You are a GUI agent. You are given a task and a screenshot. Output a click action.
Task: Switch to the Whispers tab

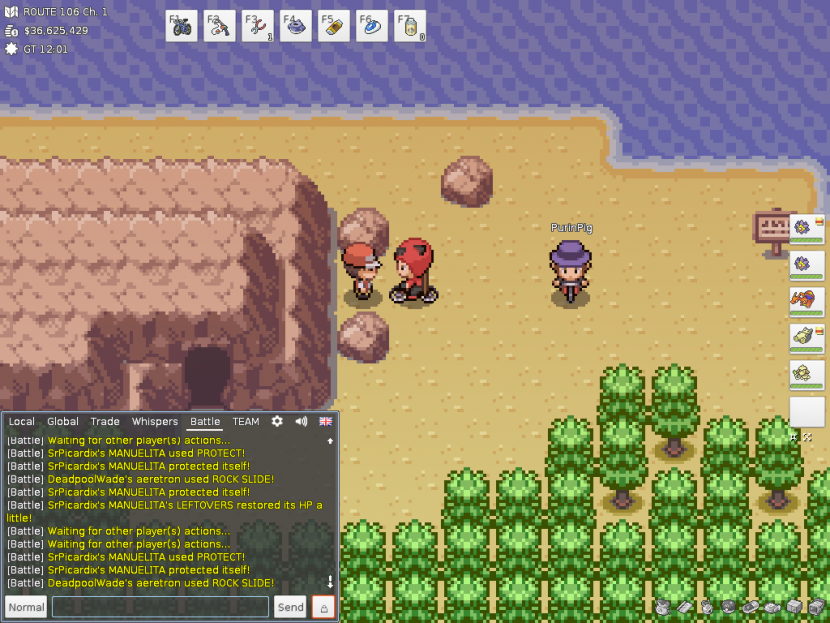pos(155,422)
